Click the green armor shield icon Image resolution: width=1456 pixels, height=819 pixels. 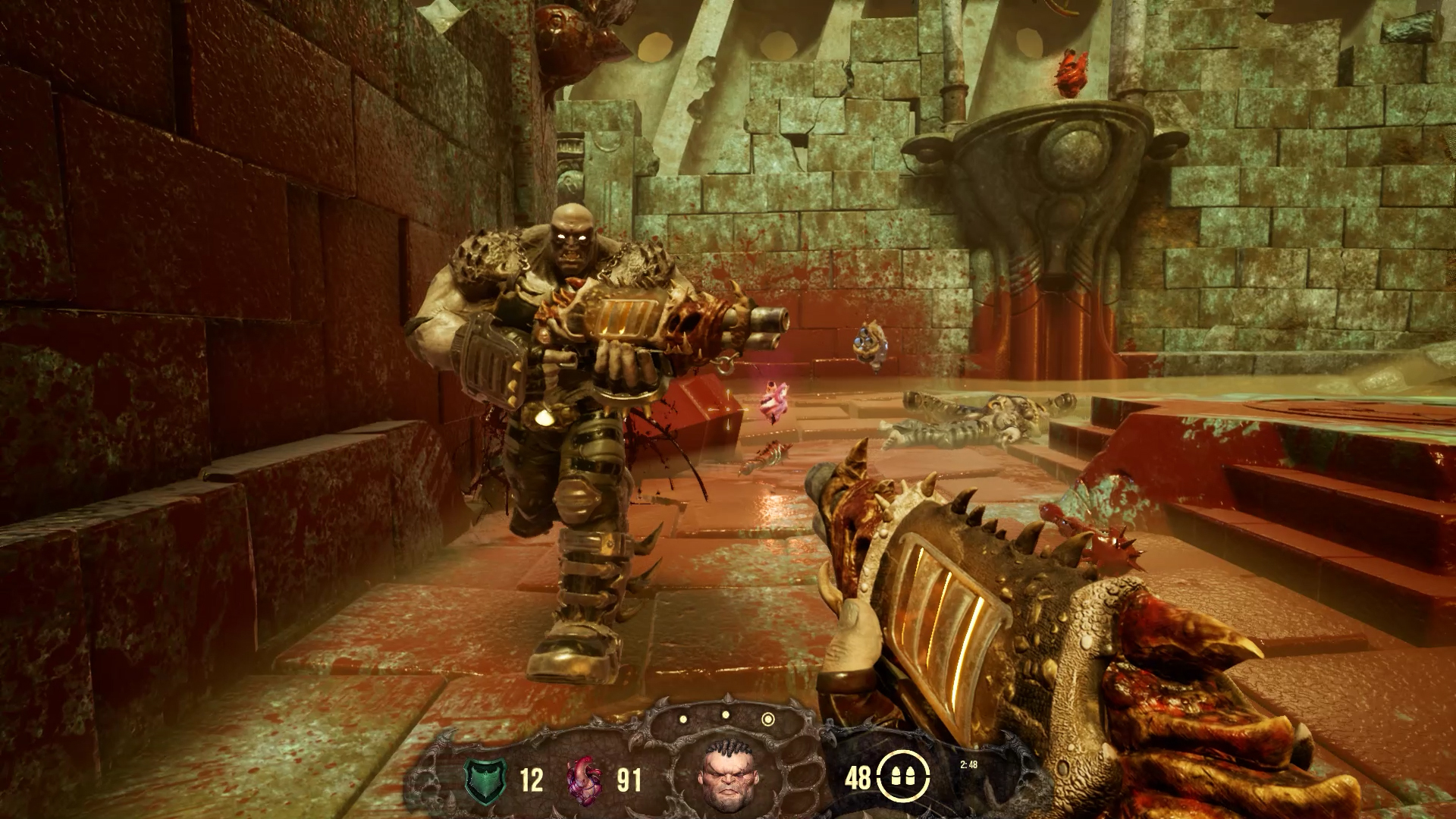(485, 779)
